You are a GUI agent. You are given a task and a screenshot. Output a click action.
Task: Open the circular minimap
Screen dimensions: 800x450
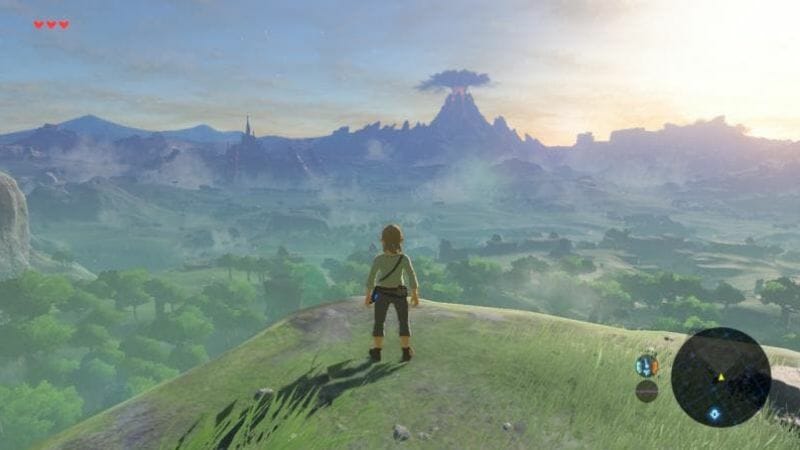tap(720, 377)
